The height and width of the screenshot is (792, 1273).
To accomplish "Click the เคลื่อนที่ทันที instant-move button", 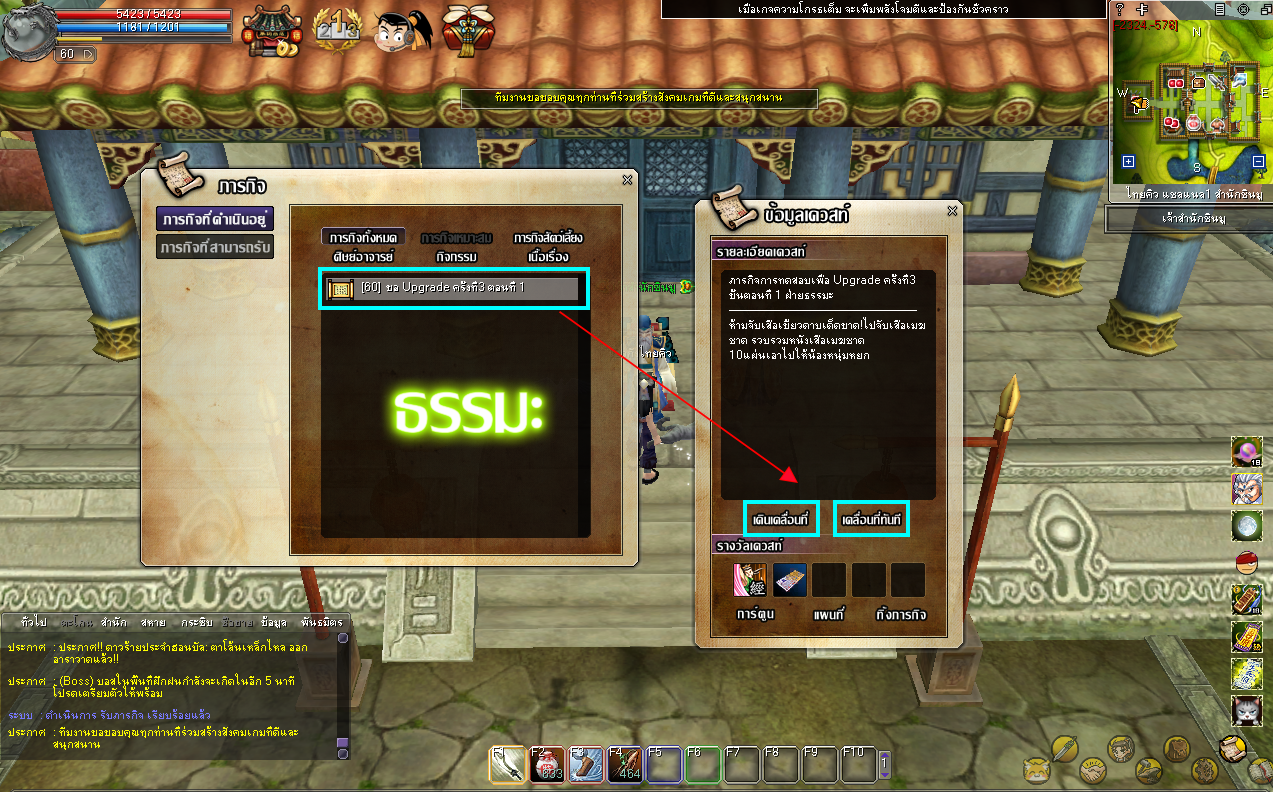I will 871,519.
